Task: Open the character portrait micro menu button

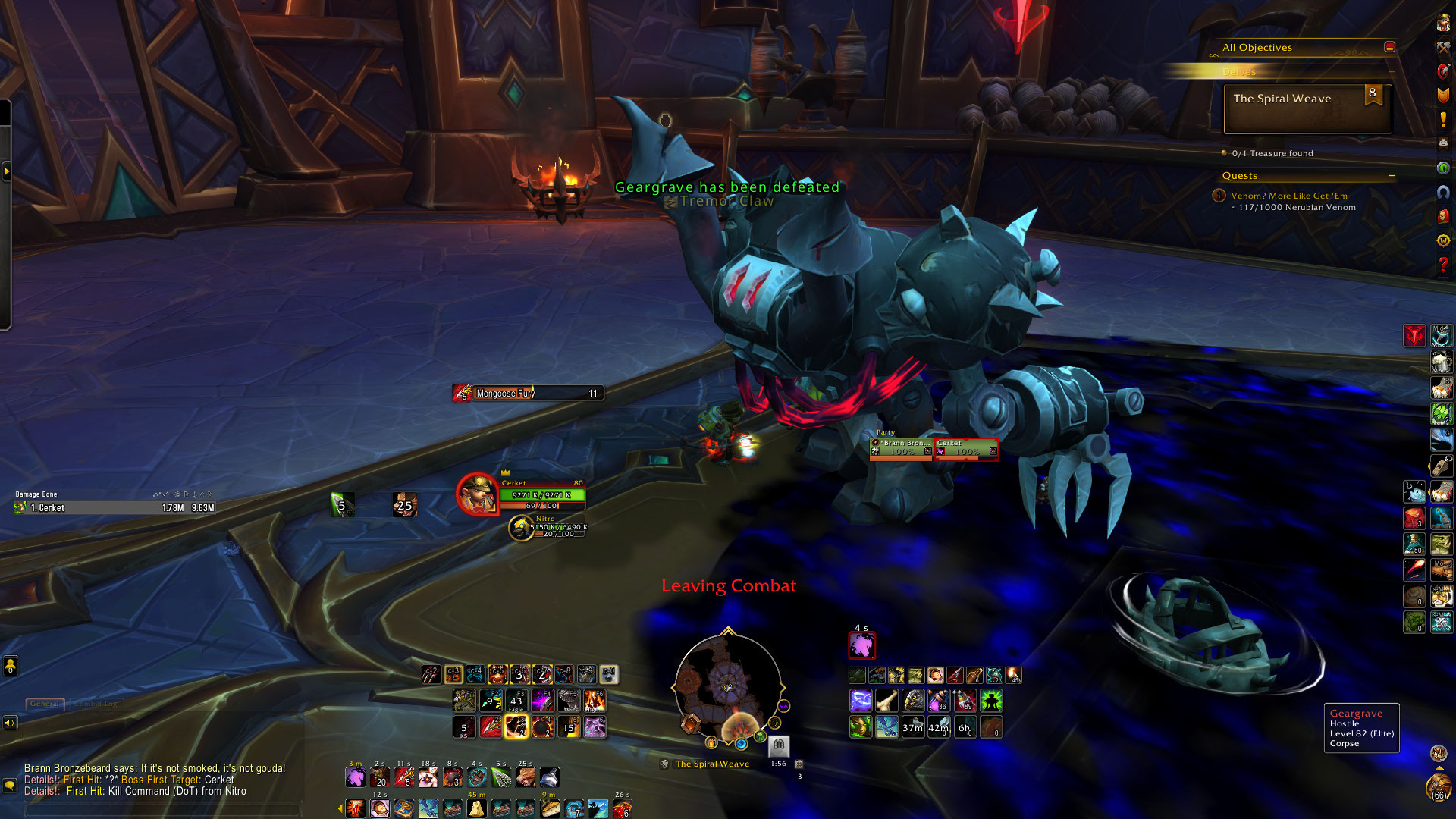Action: click(1443, 23)
